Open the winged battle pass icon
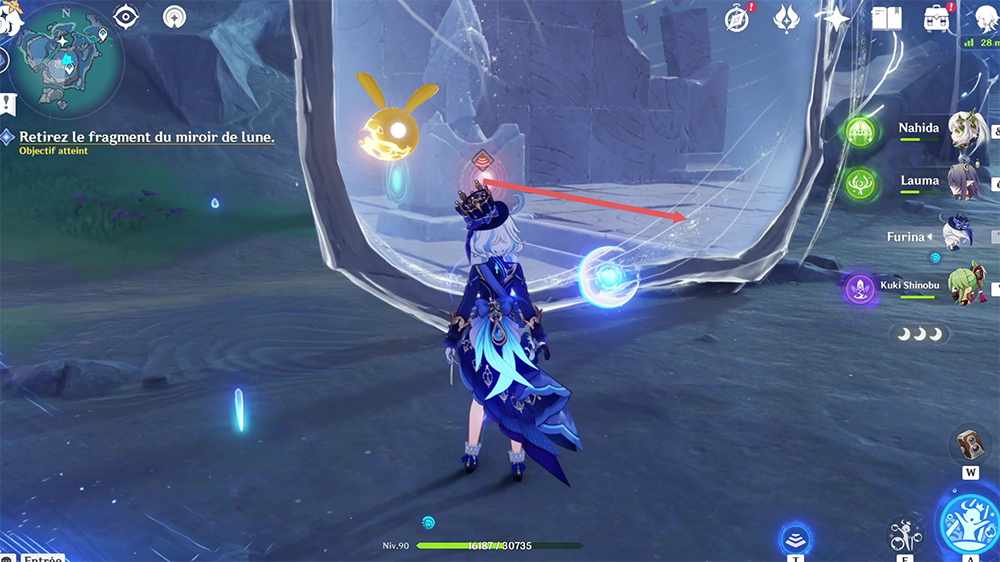The height and width of the screenshot is (562, 1000). [x=788, y=17]
